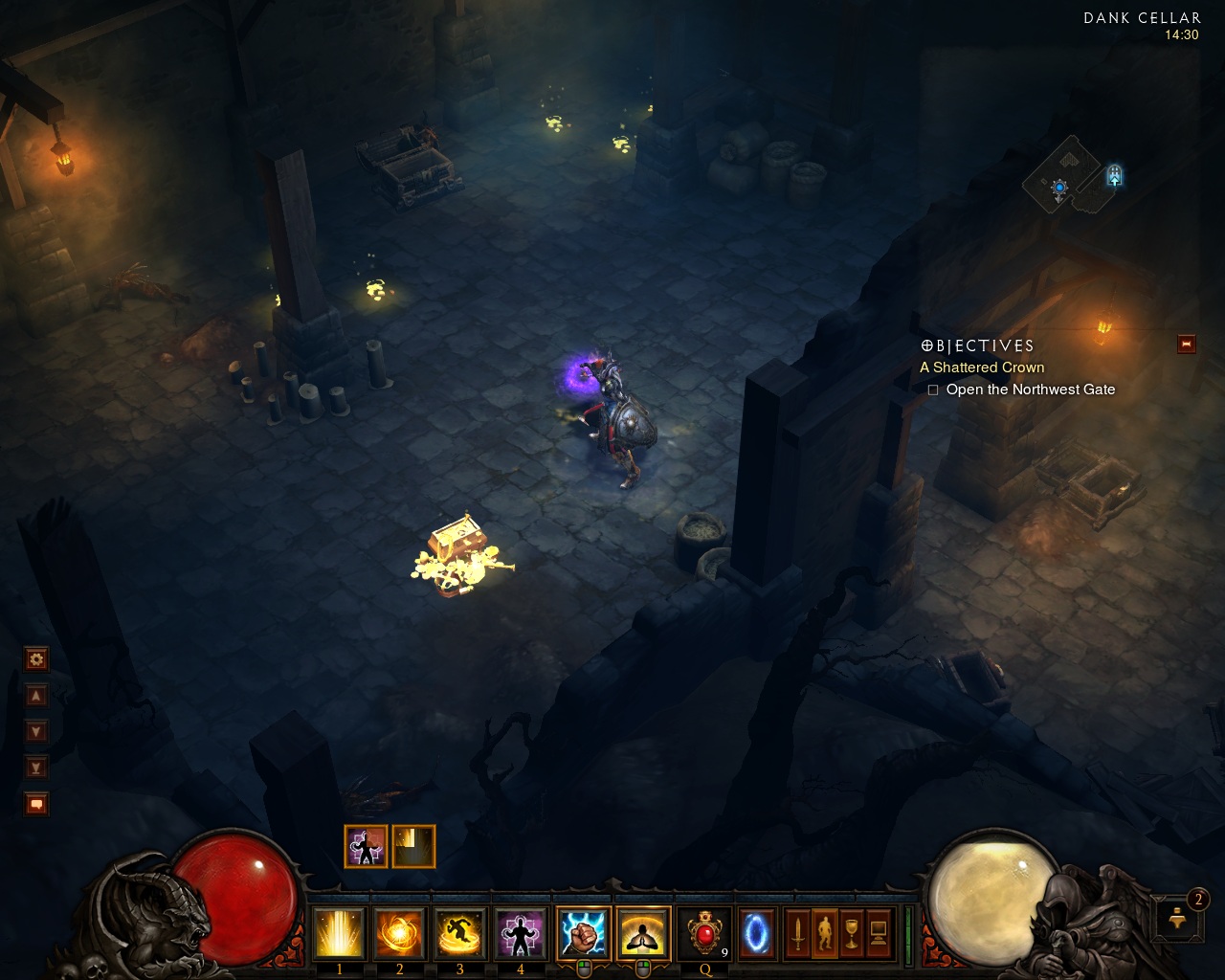Image resolution: width=1225 pixels, height=980 pixels.
Task: Use the swirling orange orb skill
Action: 399,933
